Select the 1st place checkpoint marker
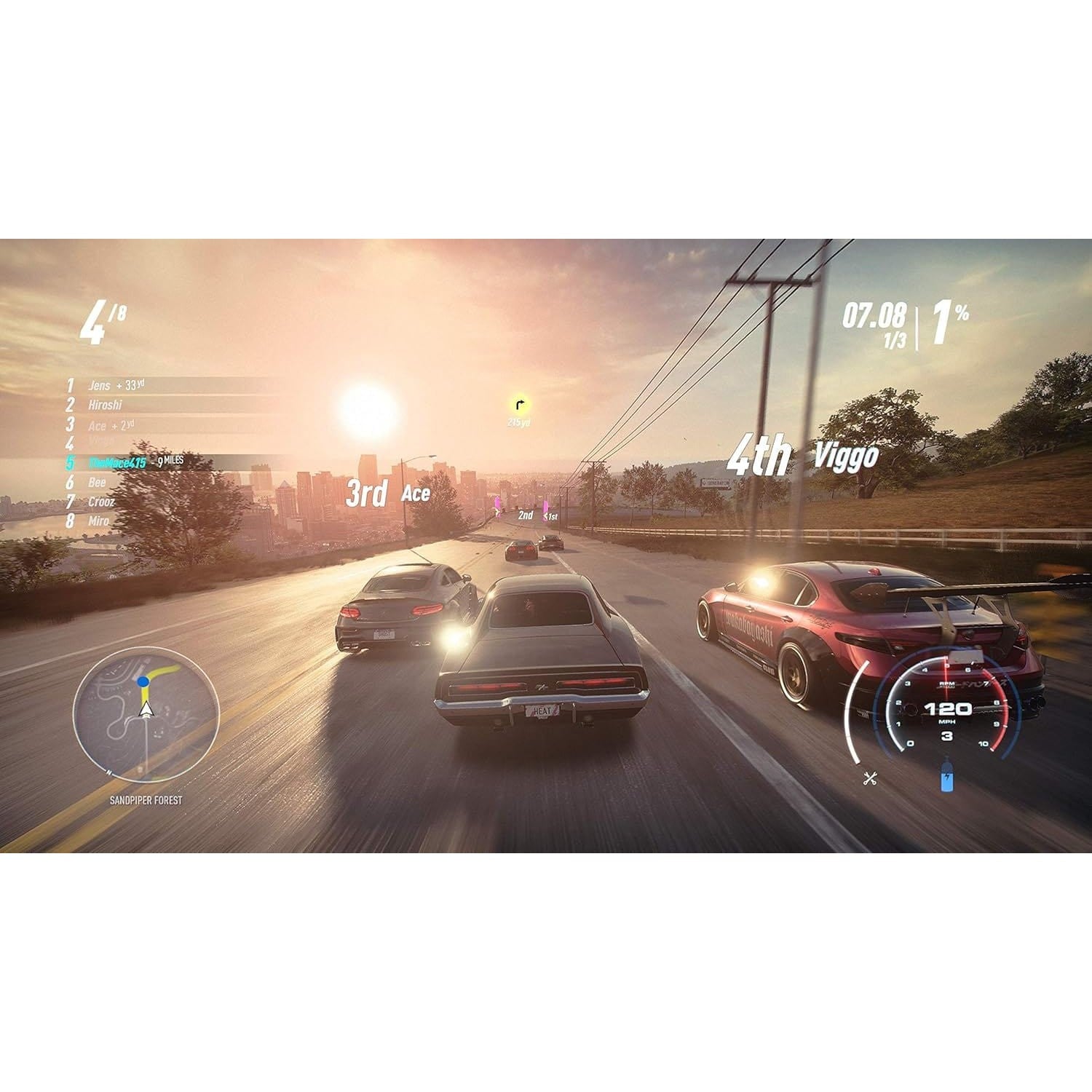Screen dimensions: 1092x1092 [550, 515]
